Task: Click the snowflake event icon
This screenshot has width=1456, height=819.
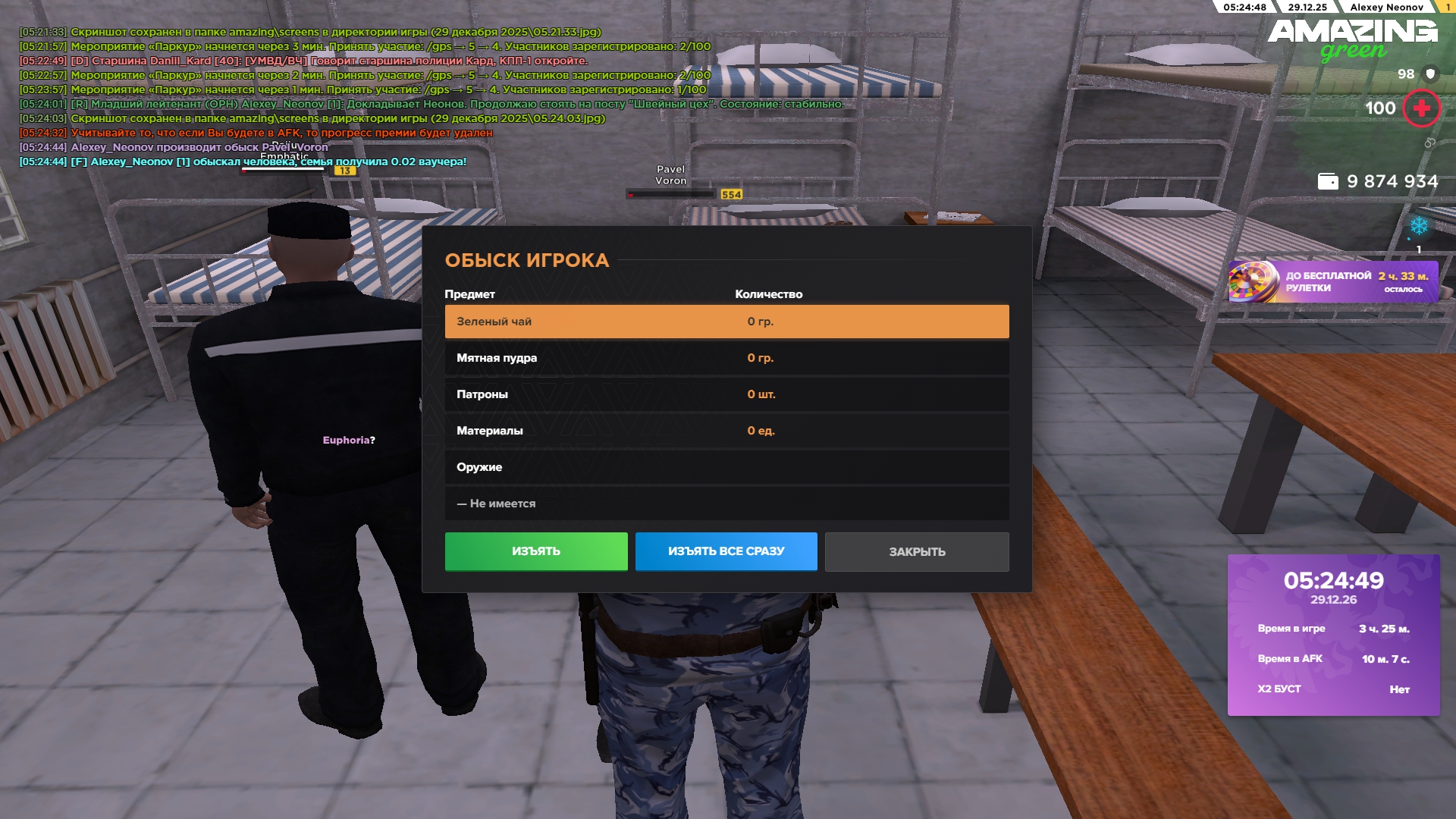Action: 1418,226
